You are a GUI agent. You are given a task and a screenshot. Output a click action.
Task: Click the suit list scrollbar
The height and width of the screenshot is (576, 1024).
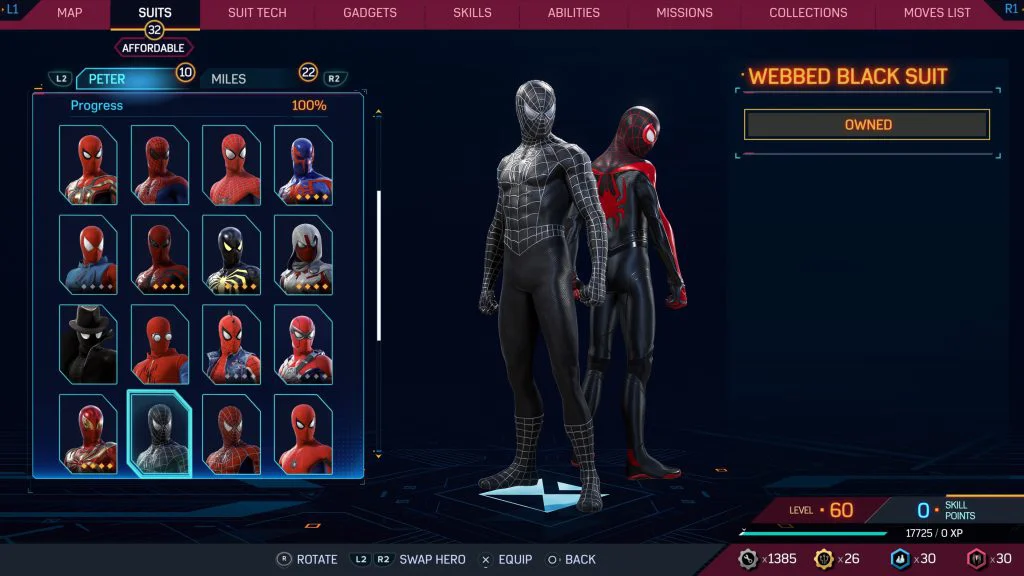[378, 265]
